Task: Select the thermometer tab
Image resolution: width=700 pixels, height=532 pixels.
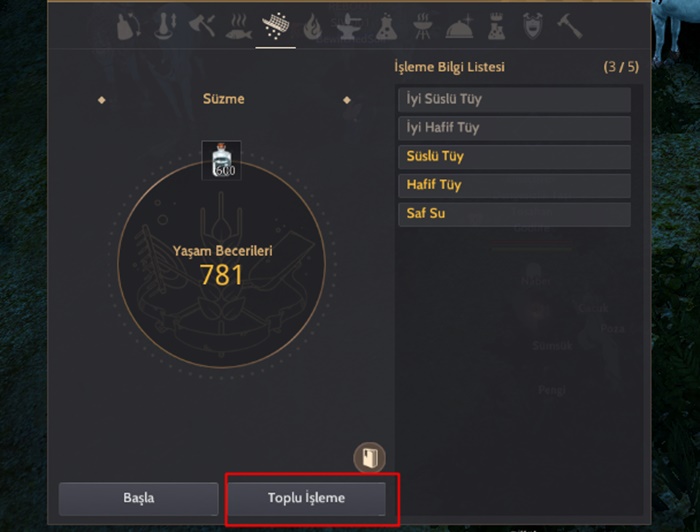Action: 165,27
